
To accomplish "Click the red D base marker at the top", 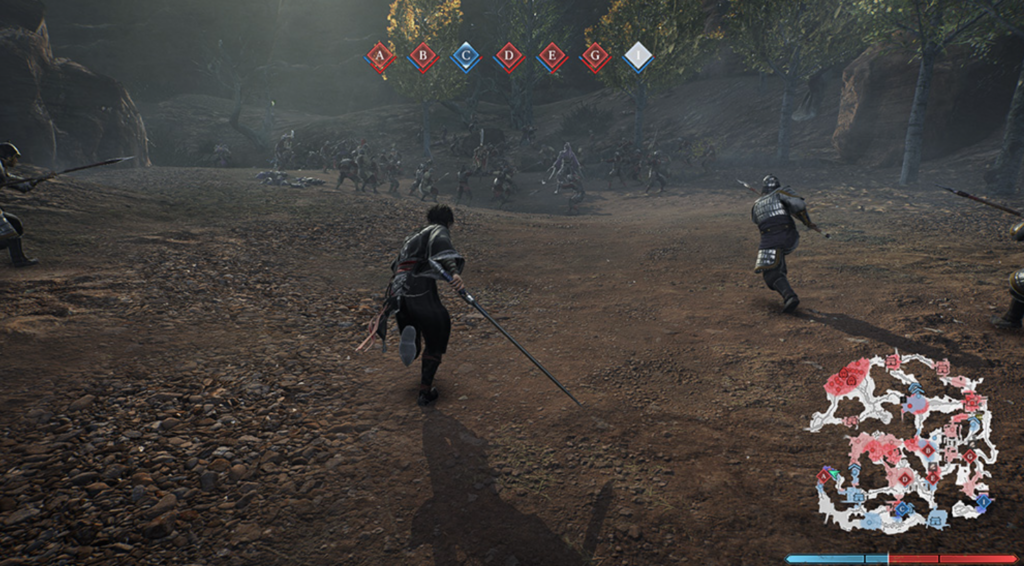I will click(509, 57).
